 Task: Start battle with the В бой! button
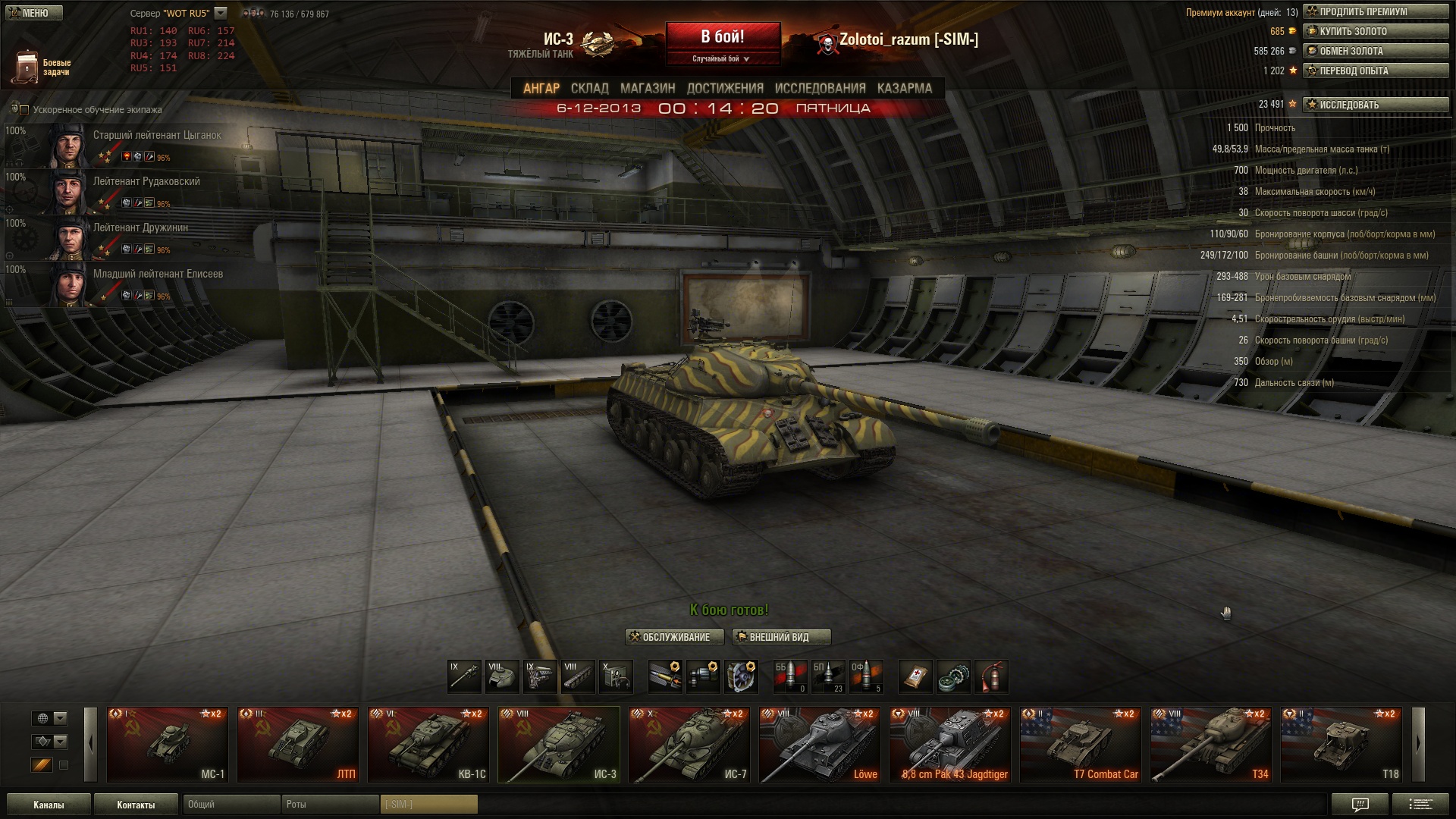tap(723, 37)
